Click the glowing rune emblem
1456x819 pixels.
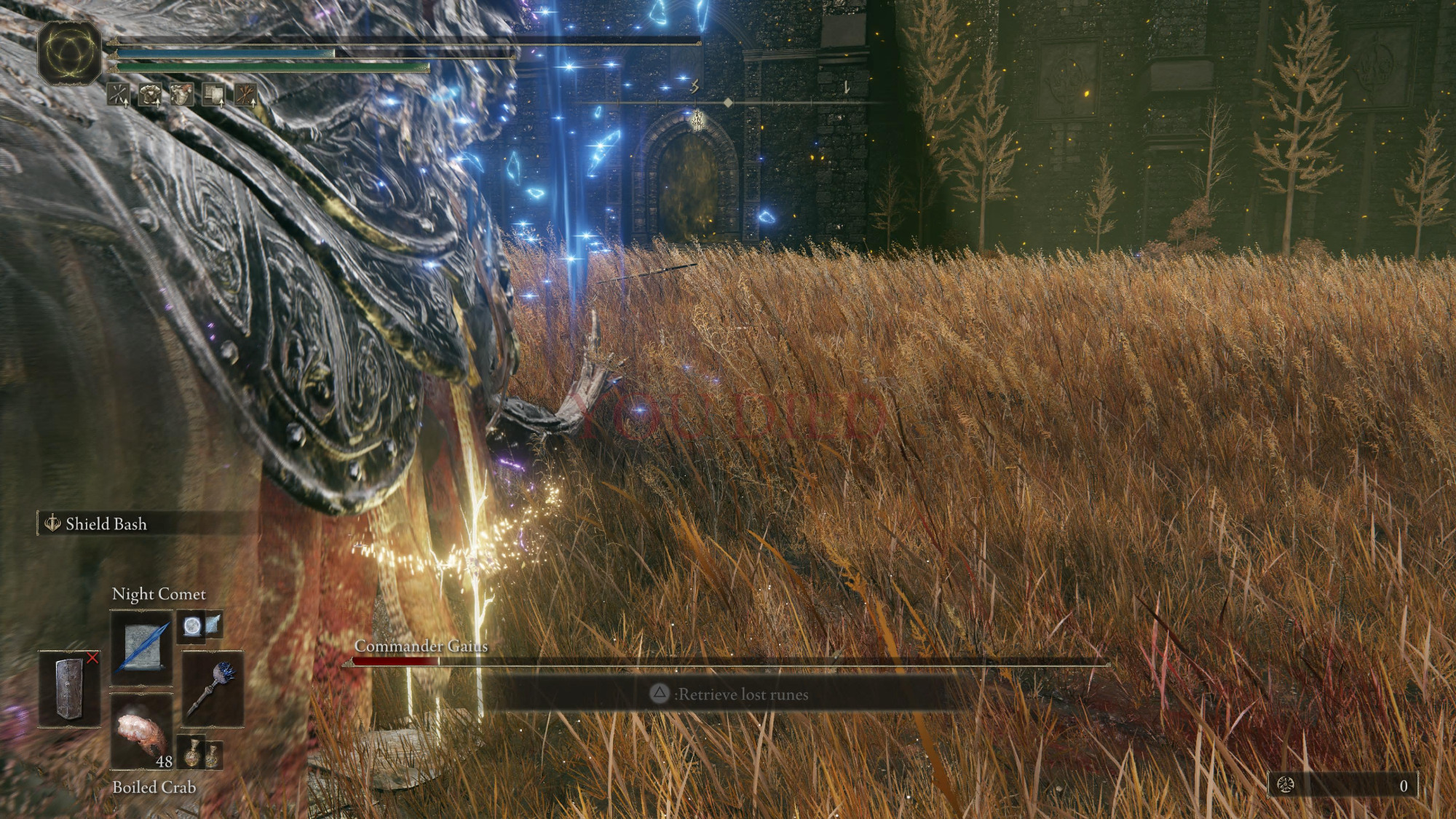[70, 52]
